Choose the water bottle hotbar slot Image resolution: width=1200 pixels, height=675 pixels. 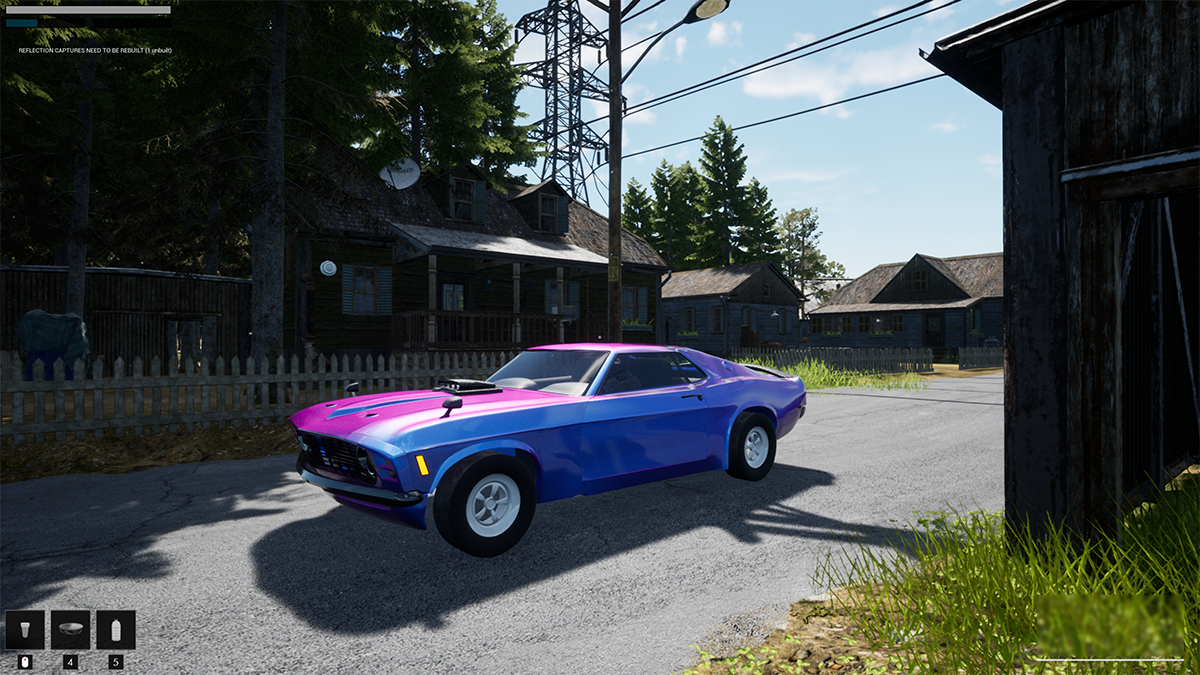coord(116,630)
